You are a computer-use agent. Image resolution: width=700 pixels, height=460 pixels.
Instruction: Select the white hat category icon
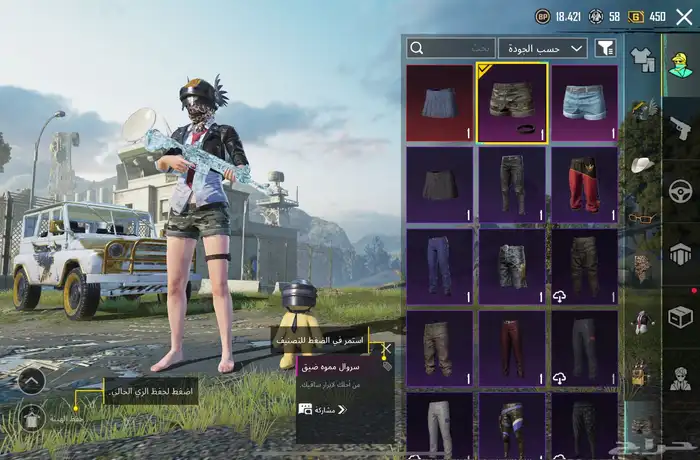tap(641, 165)
